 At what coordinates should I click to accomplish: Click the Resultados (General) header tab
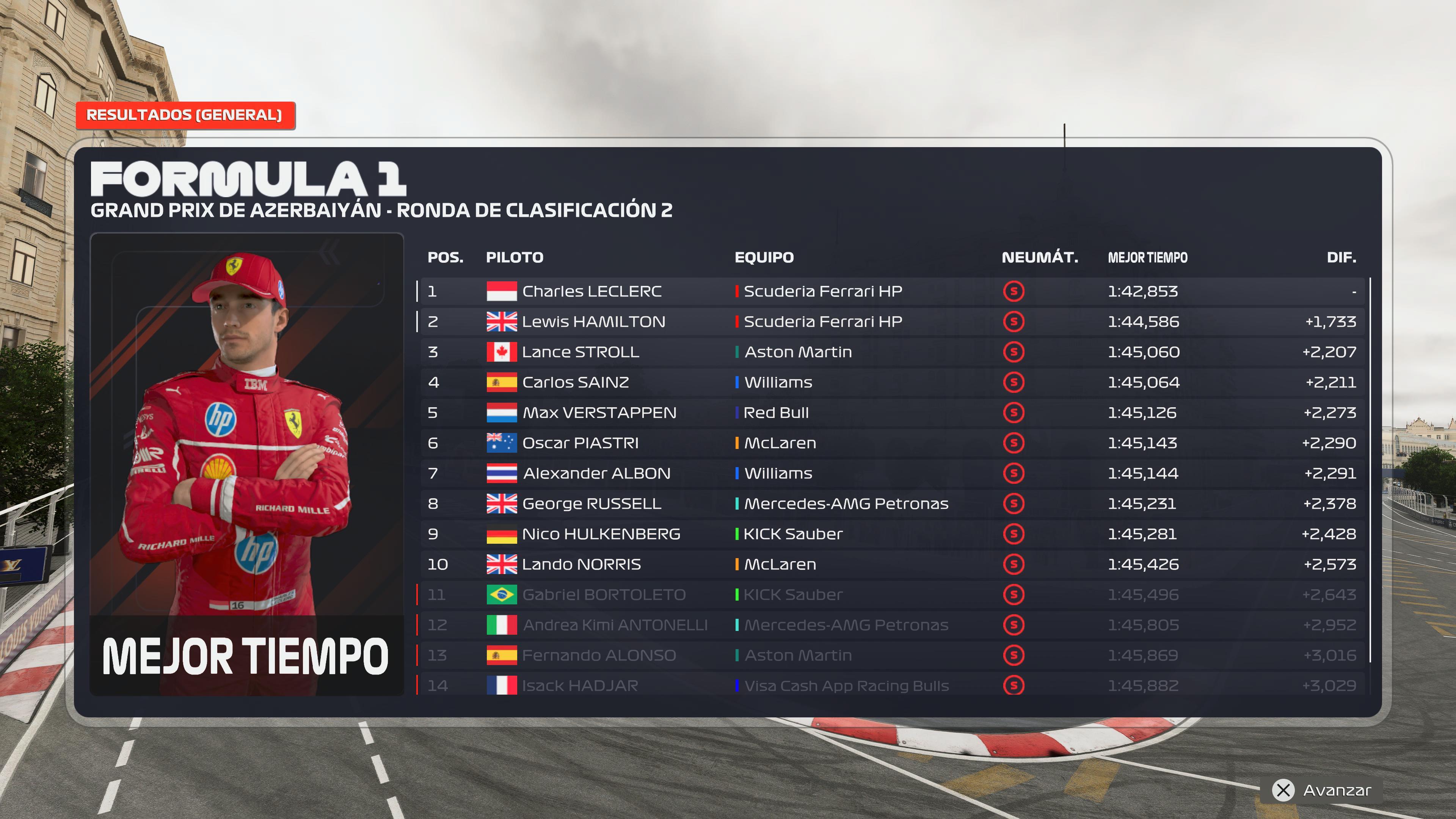point(184,115)
